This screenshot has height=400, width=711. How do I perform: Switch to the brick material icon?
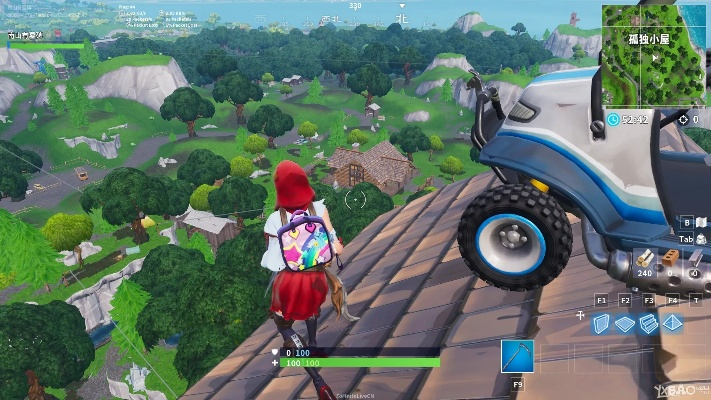click(670, 257)
